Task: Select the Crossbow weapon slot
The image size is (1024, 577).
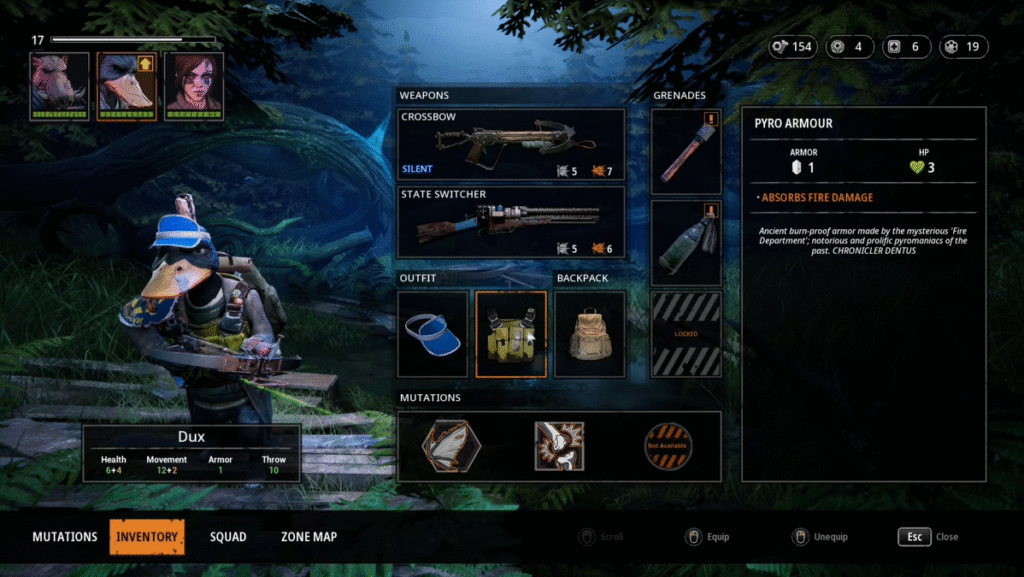Action: click(x=511, y=144)
